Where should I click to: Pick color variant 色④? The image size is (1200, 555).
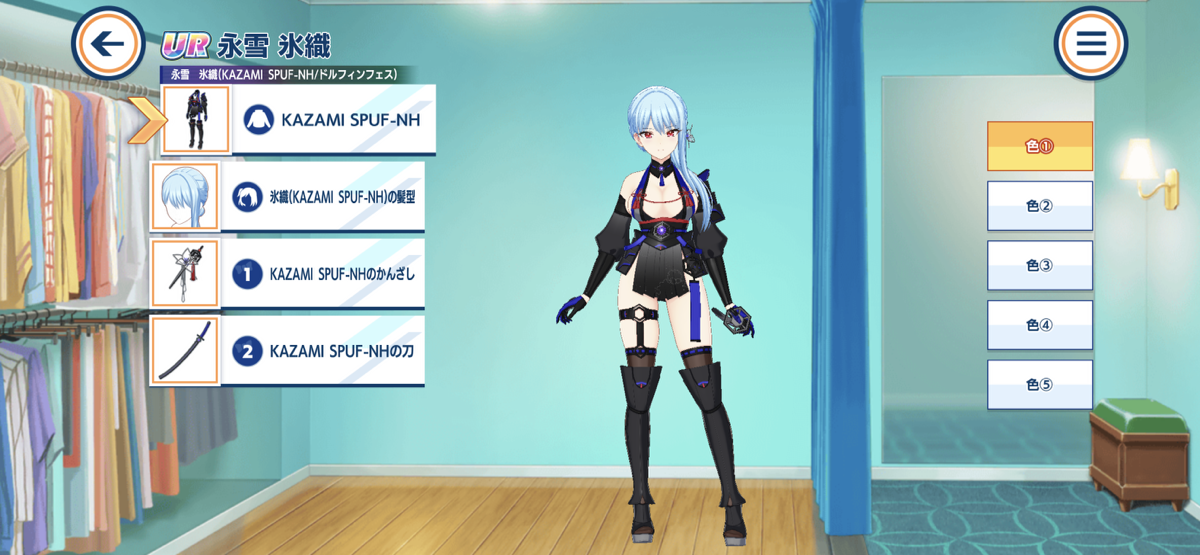(1039, 325)
